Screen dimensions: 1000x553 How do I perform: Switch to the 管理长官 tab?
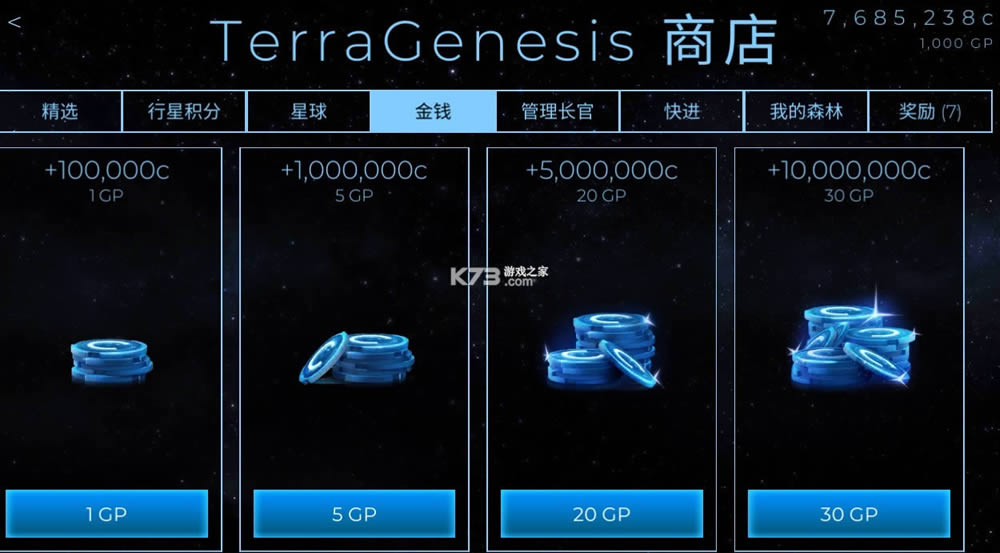[x=557, y=111]
